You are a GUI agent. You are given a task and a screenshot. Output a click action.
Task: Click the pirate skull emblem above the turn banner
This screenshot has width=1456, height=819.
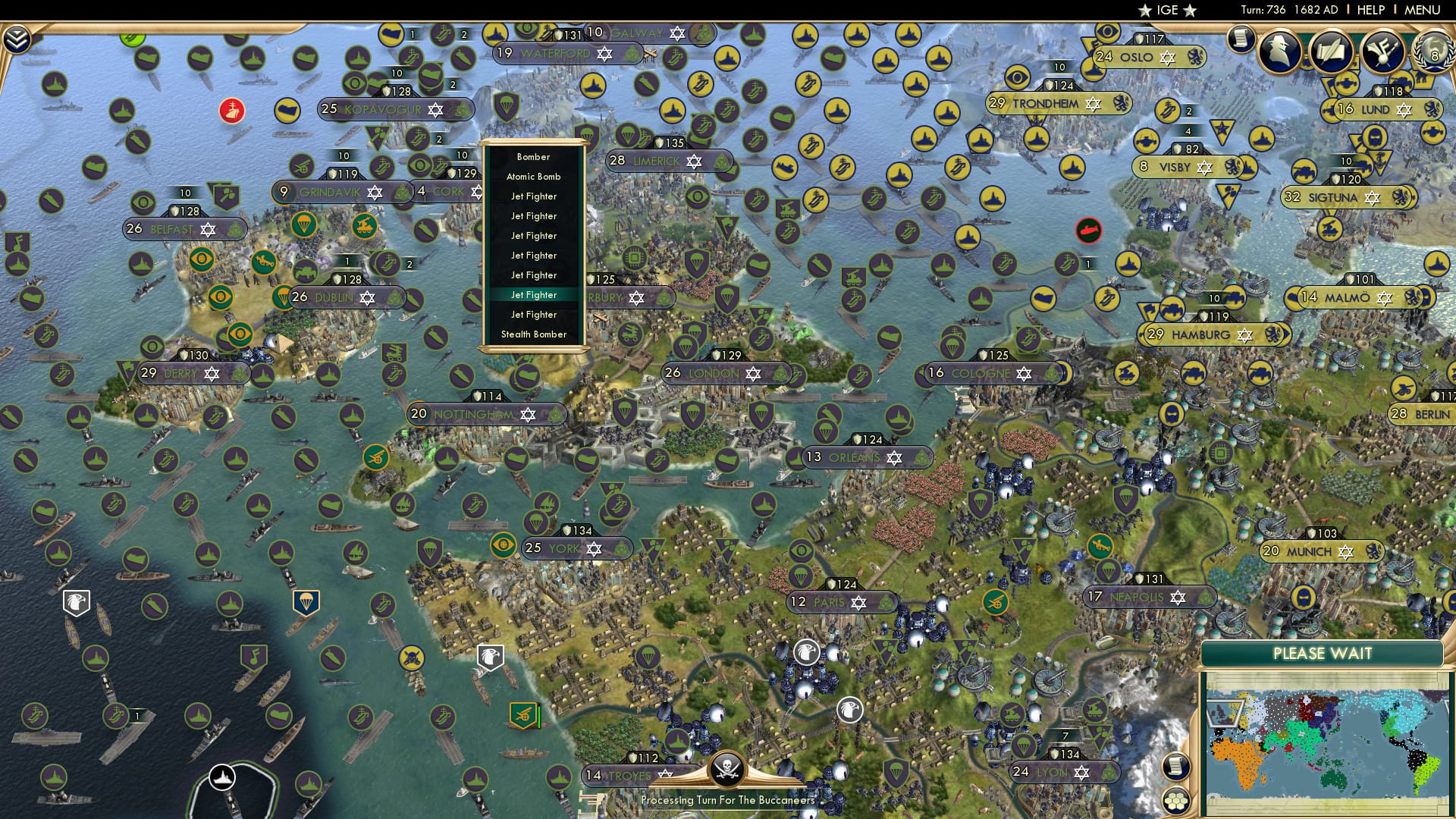point(727,768)
